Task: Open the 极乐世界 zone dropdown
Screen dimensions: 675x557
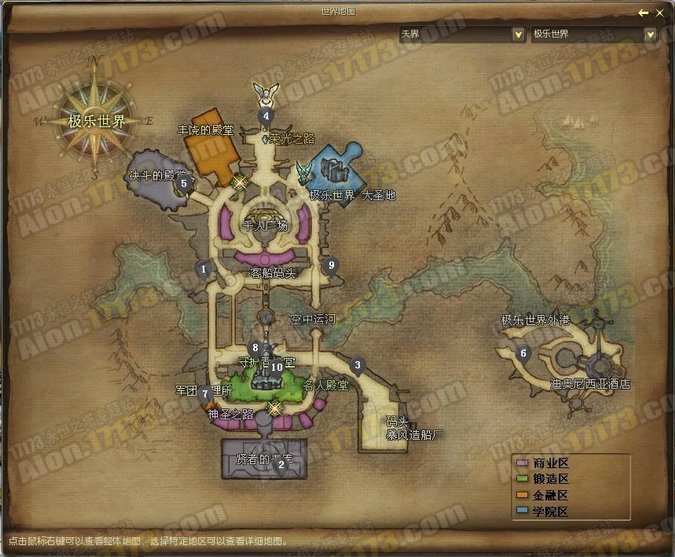Action: [x=650, y=34]
